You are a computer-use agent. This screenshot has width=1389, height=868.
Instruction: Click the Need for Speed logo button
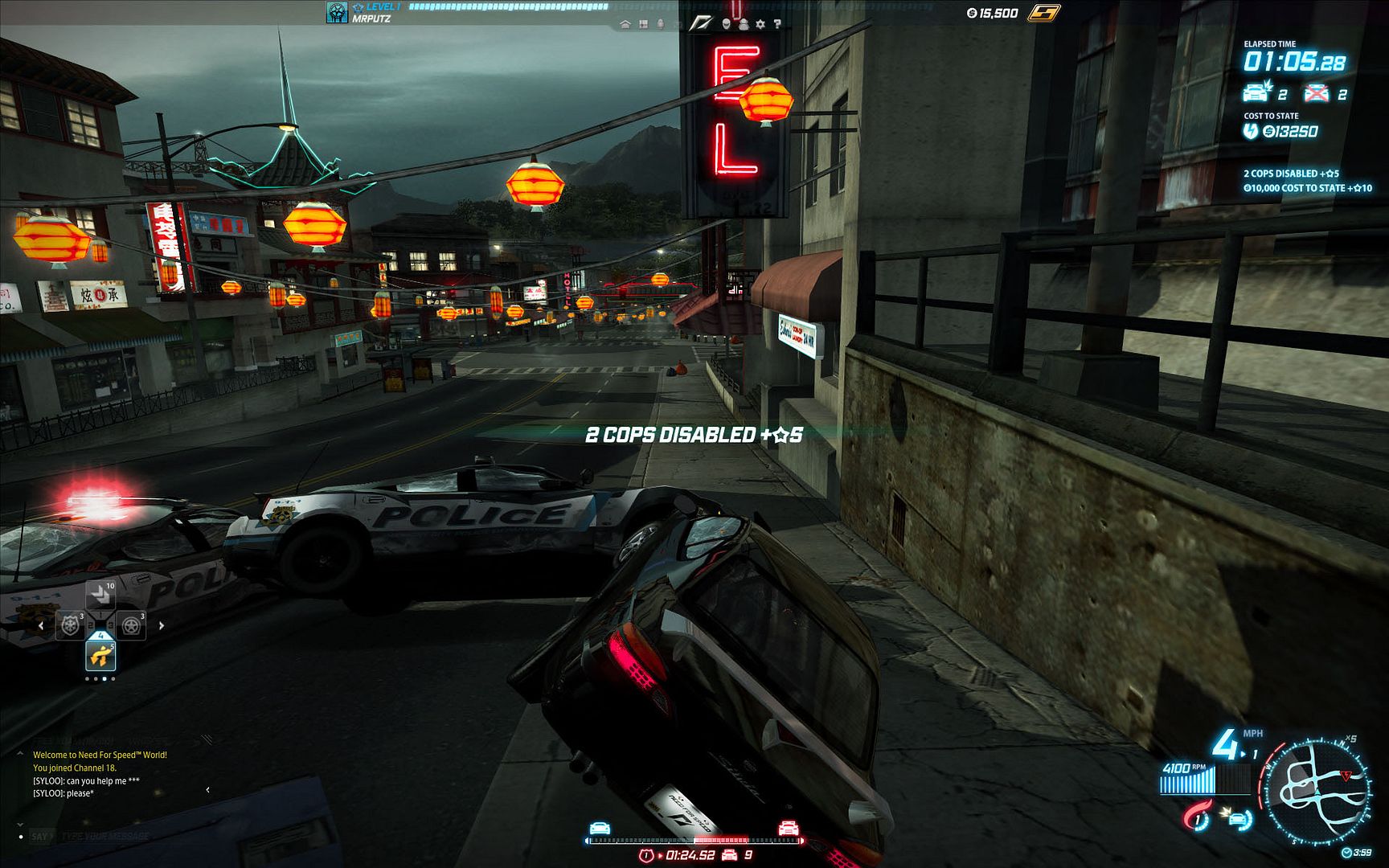tap(700, 23)
